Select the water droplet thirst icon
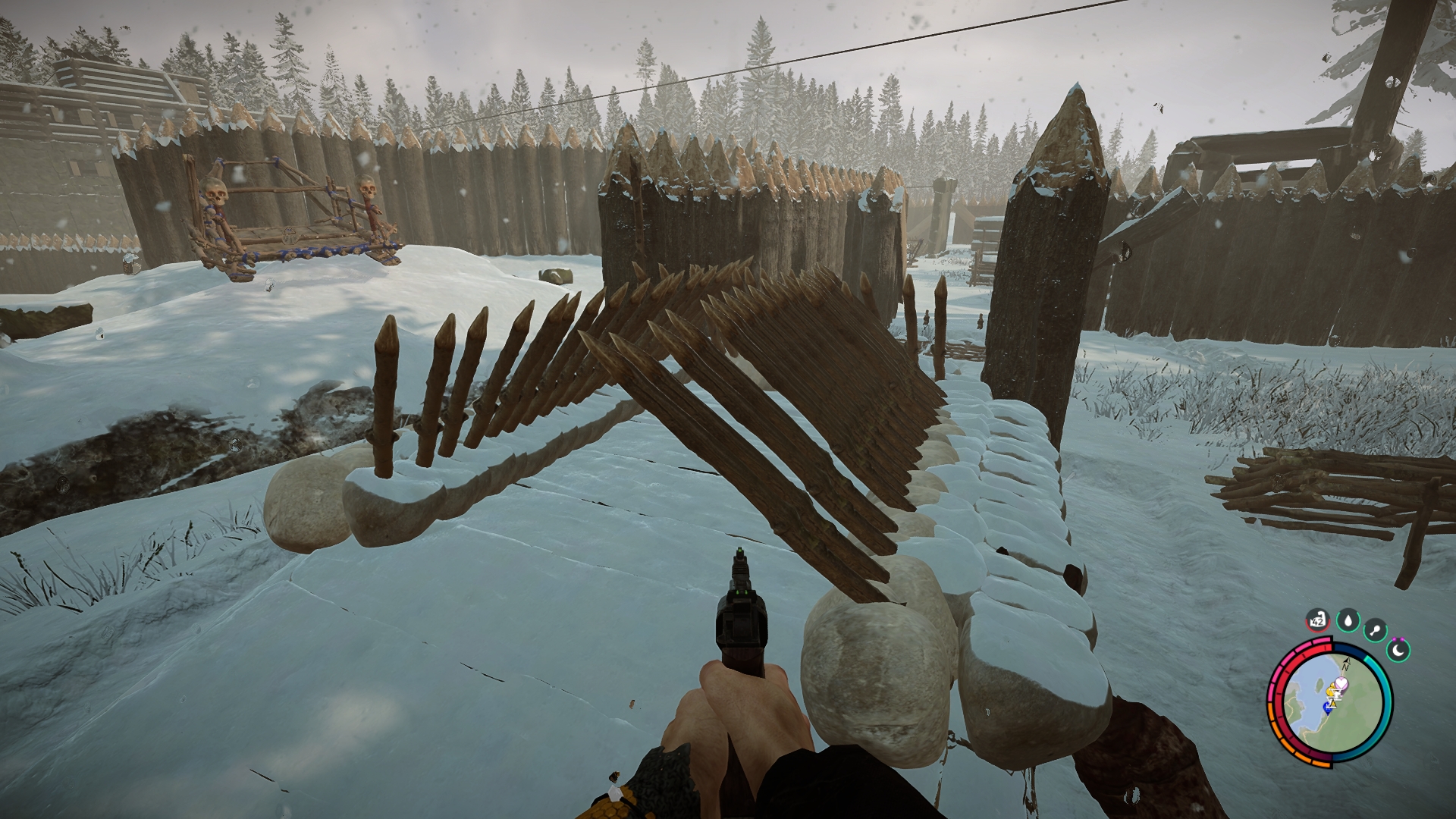This screenshot has height=819, width=1456. [x=1348, y=621]
